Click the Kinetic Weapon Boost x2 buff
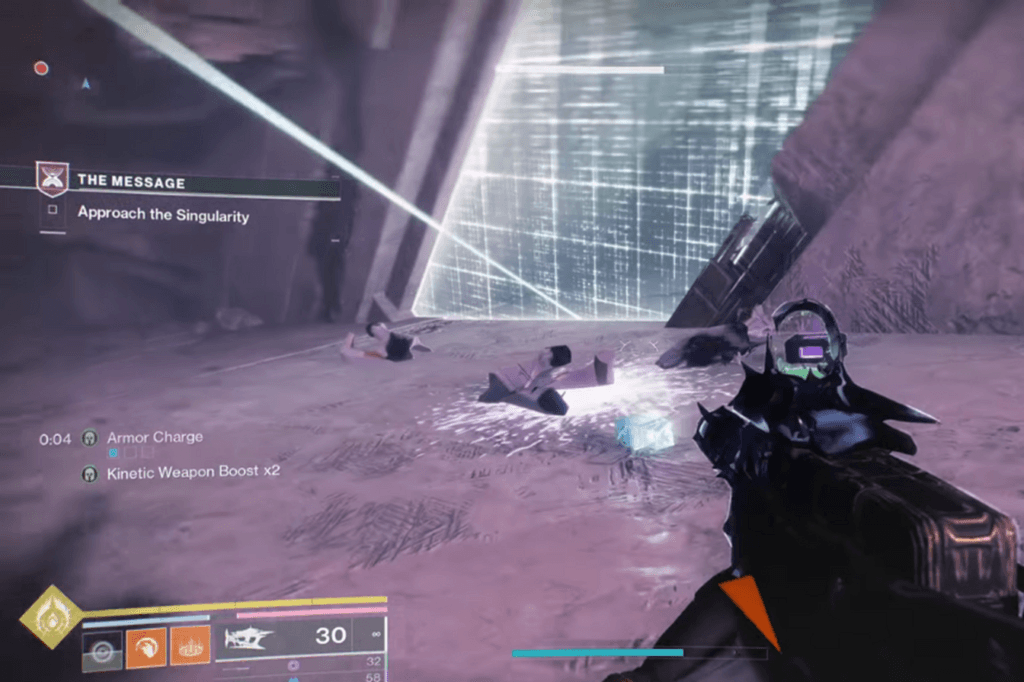 [x=178, y=473]
